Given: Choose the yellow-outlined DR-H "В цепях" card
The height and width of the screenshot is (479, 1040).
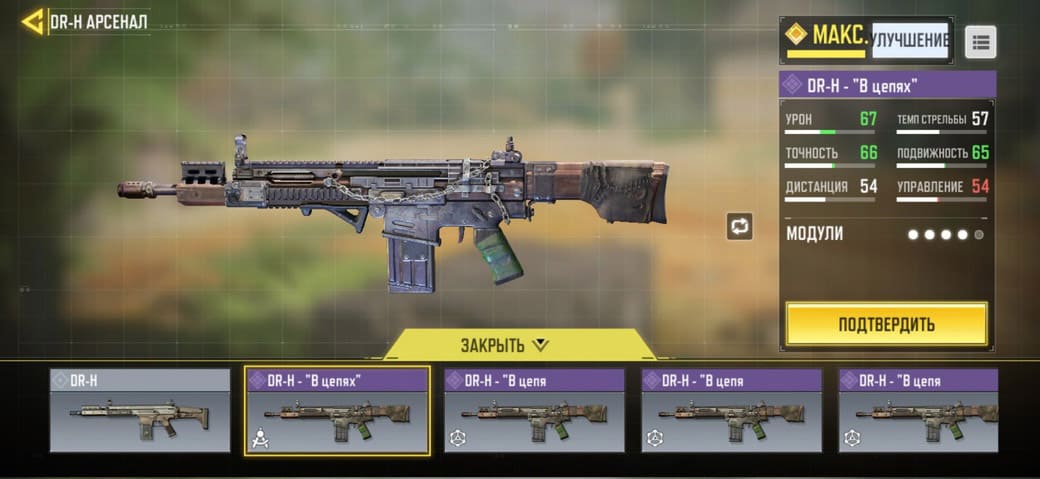Looking at the screenshot, I should [337, 411].
